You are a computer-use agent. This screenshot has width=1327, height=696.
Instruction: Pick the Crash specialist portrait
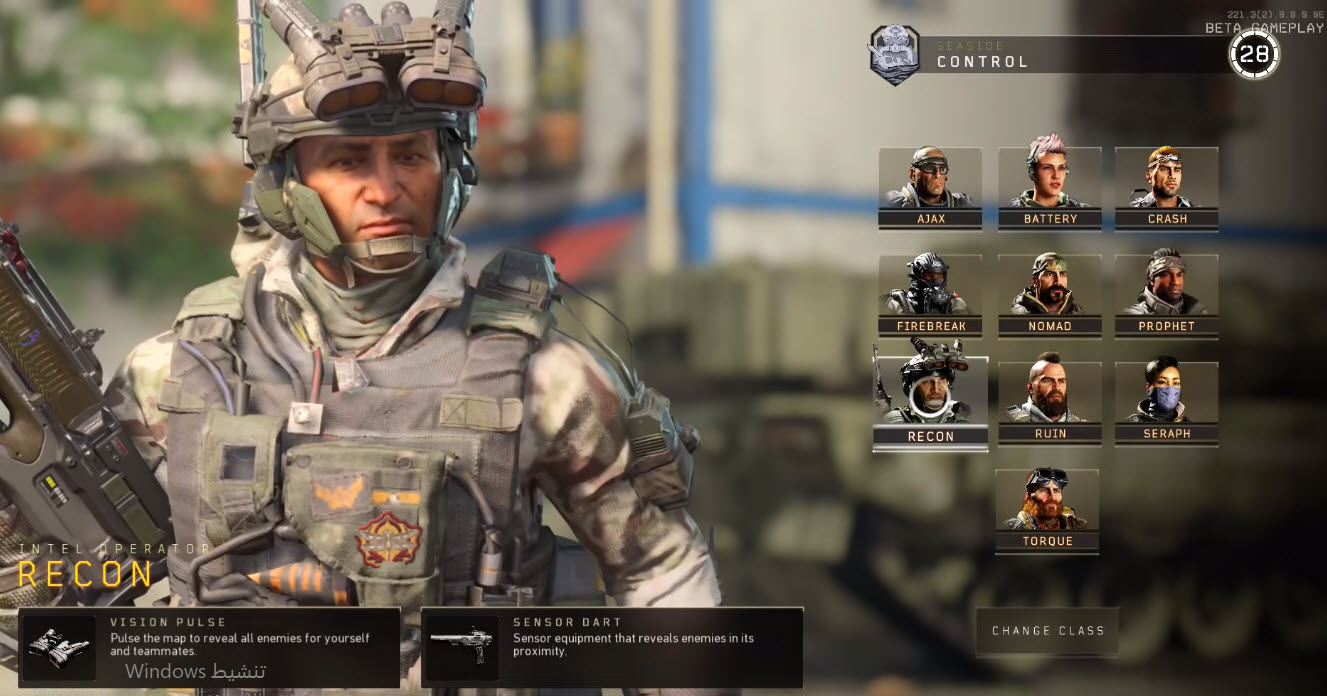1166,187
